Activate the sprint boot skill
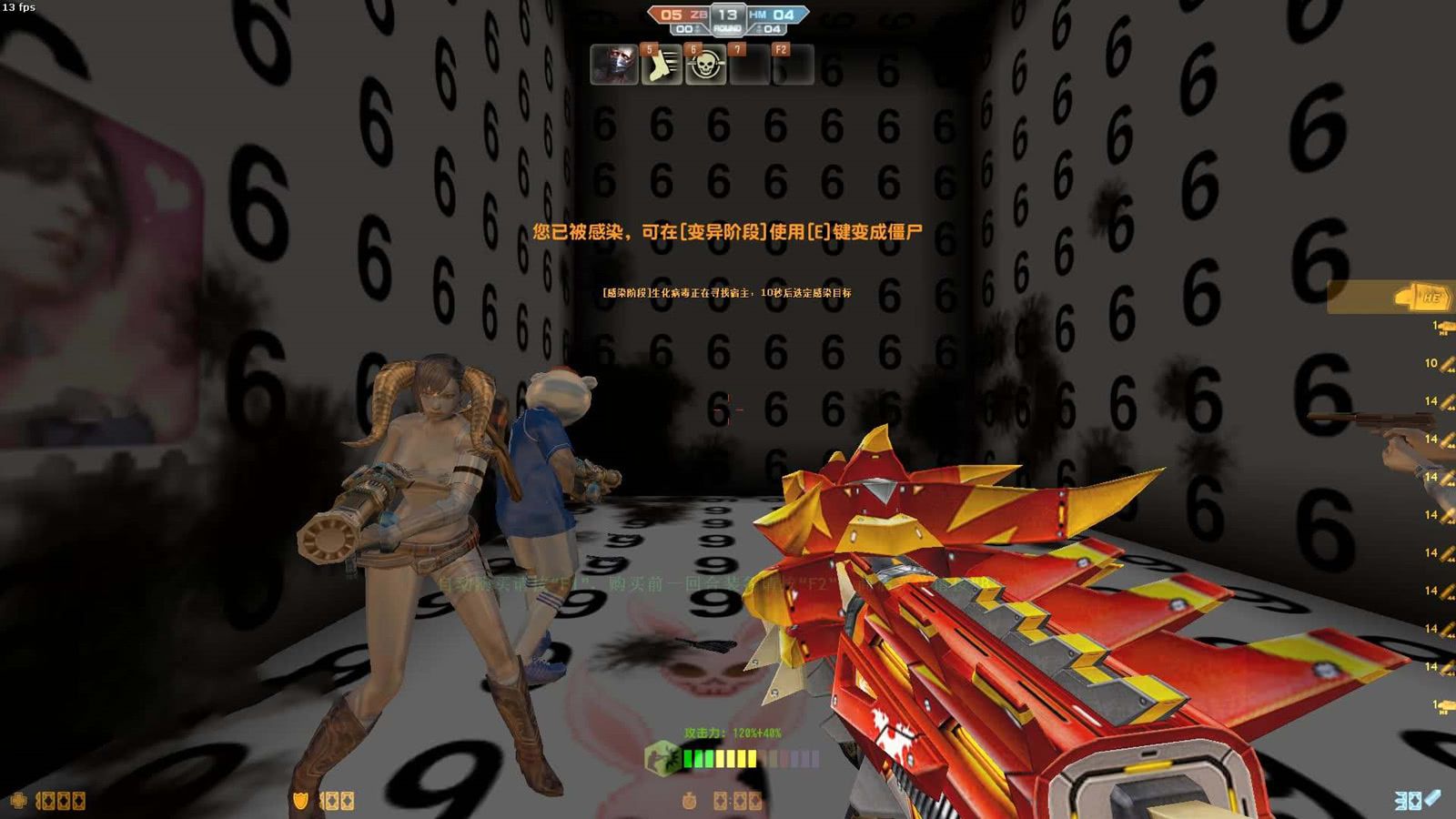Image resolution: width=1456 pixels, height=819 pixels. 661,66
